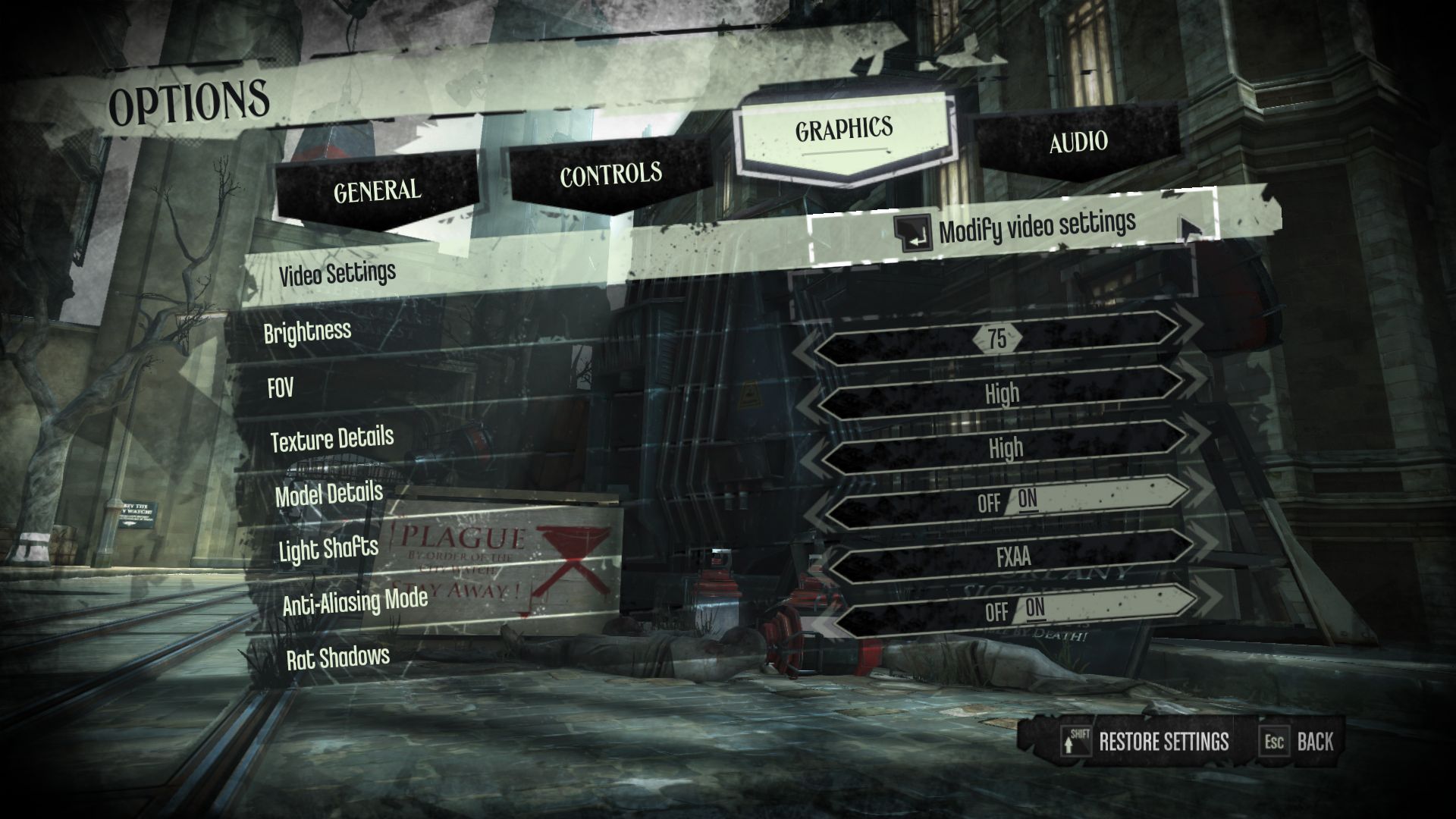
Task: Click the Light Shafts label
Action: (x=328, y=549)
